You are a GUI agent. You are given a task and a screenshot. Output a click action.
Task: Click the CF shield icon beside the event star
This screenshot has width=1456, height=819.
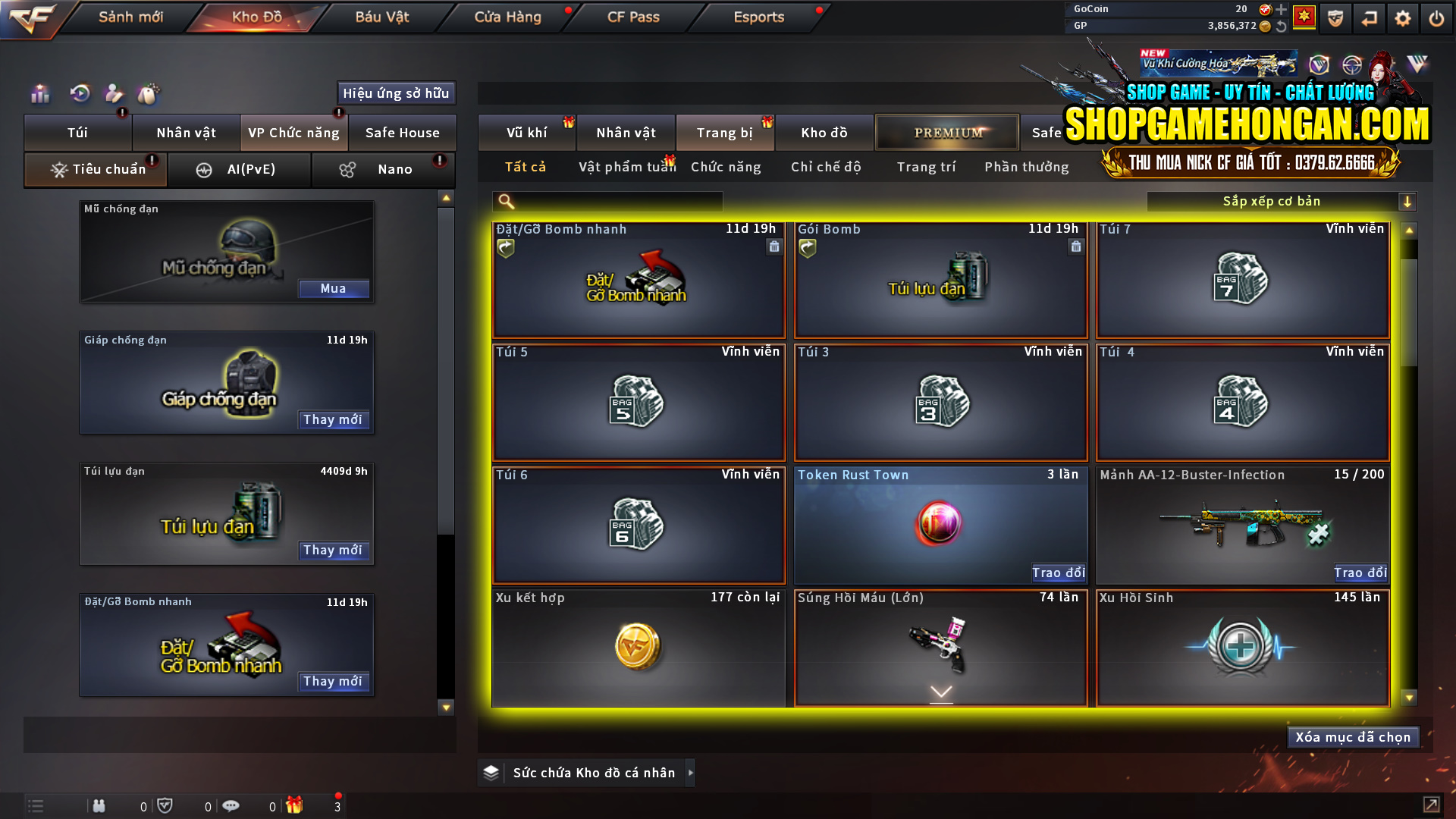(1335, 17)
